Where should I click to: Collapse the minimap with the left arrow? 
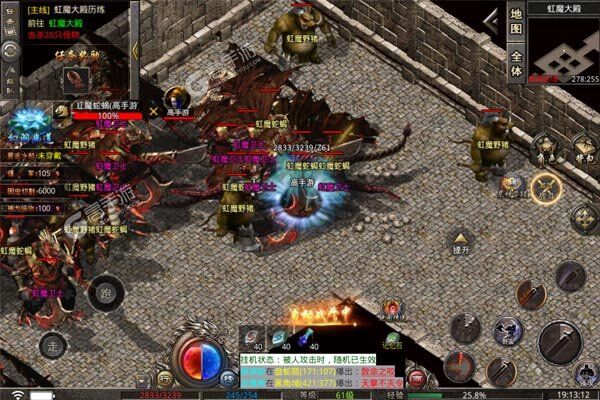(x=491, y=20)
